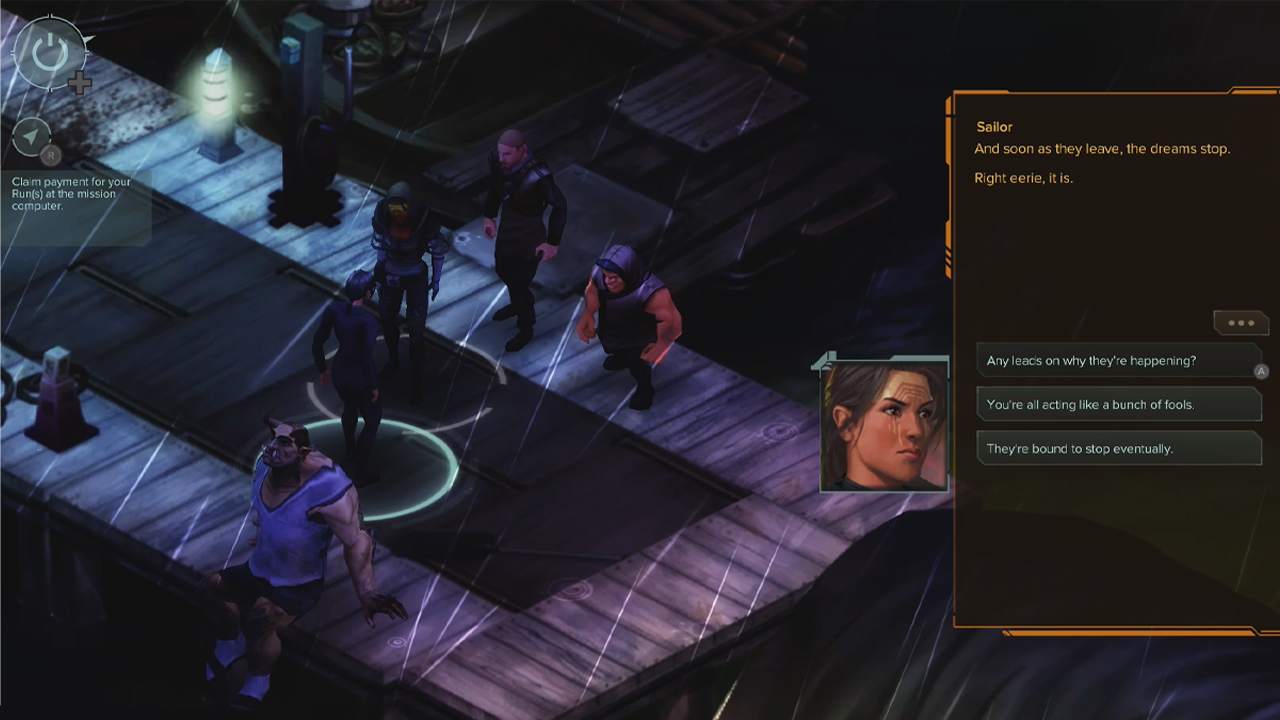
Task: Expand extra dialogue with the ellipsis button
Action: [1240, 322]
